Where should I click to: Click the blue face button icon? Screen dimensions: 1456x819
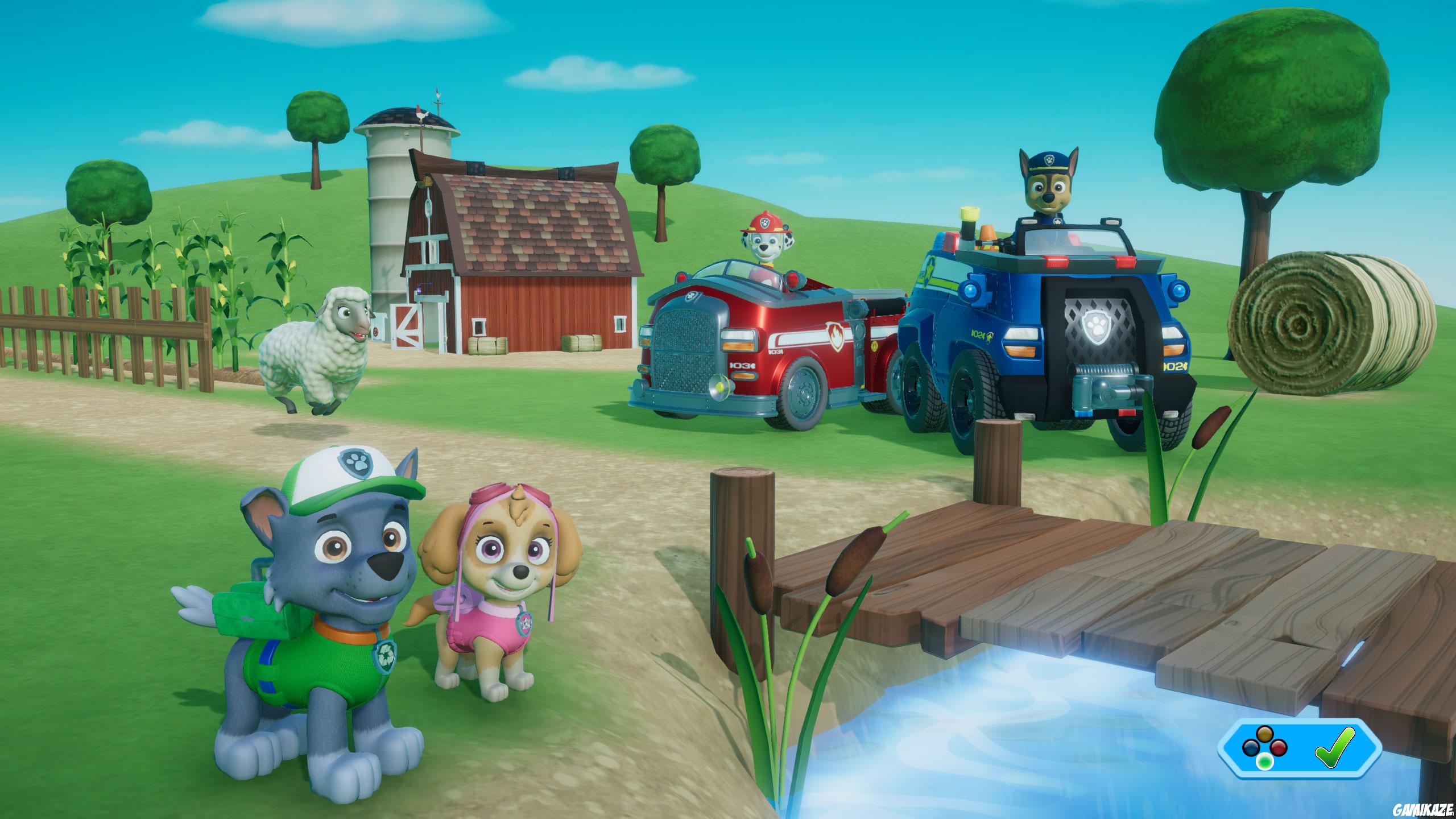coord(1251,749)
